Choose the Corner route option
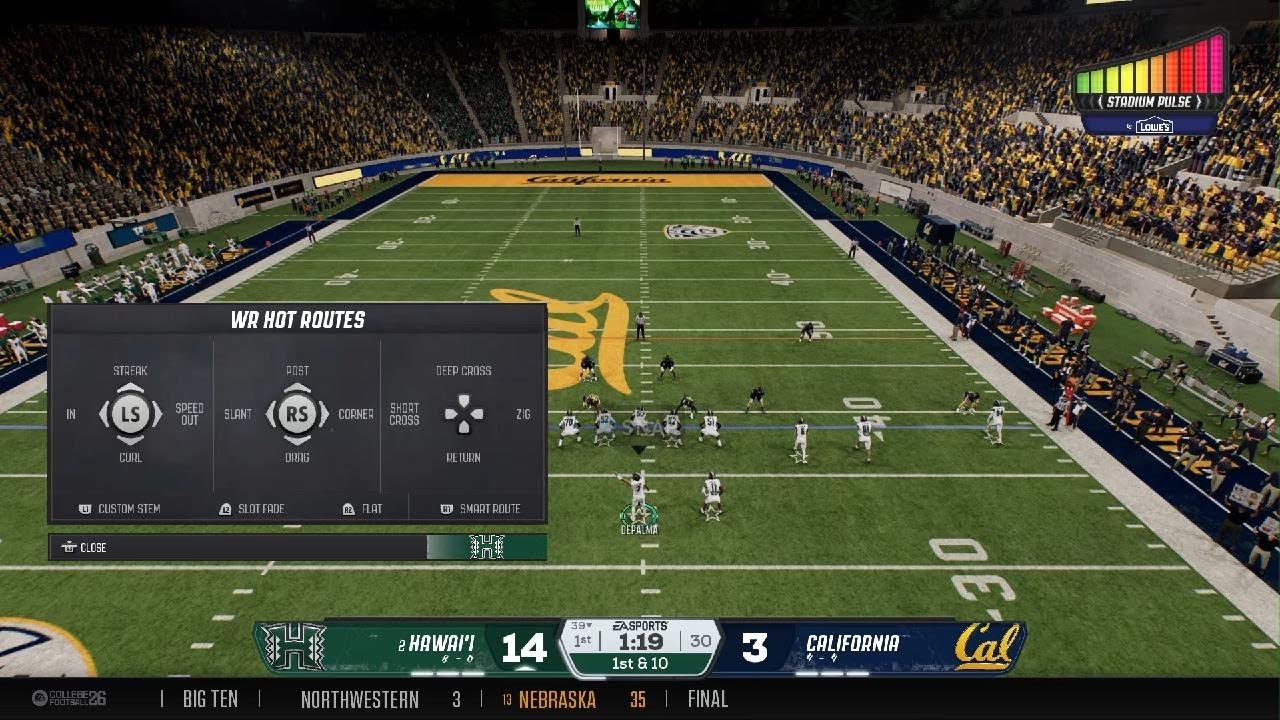 point(356,414)
